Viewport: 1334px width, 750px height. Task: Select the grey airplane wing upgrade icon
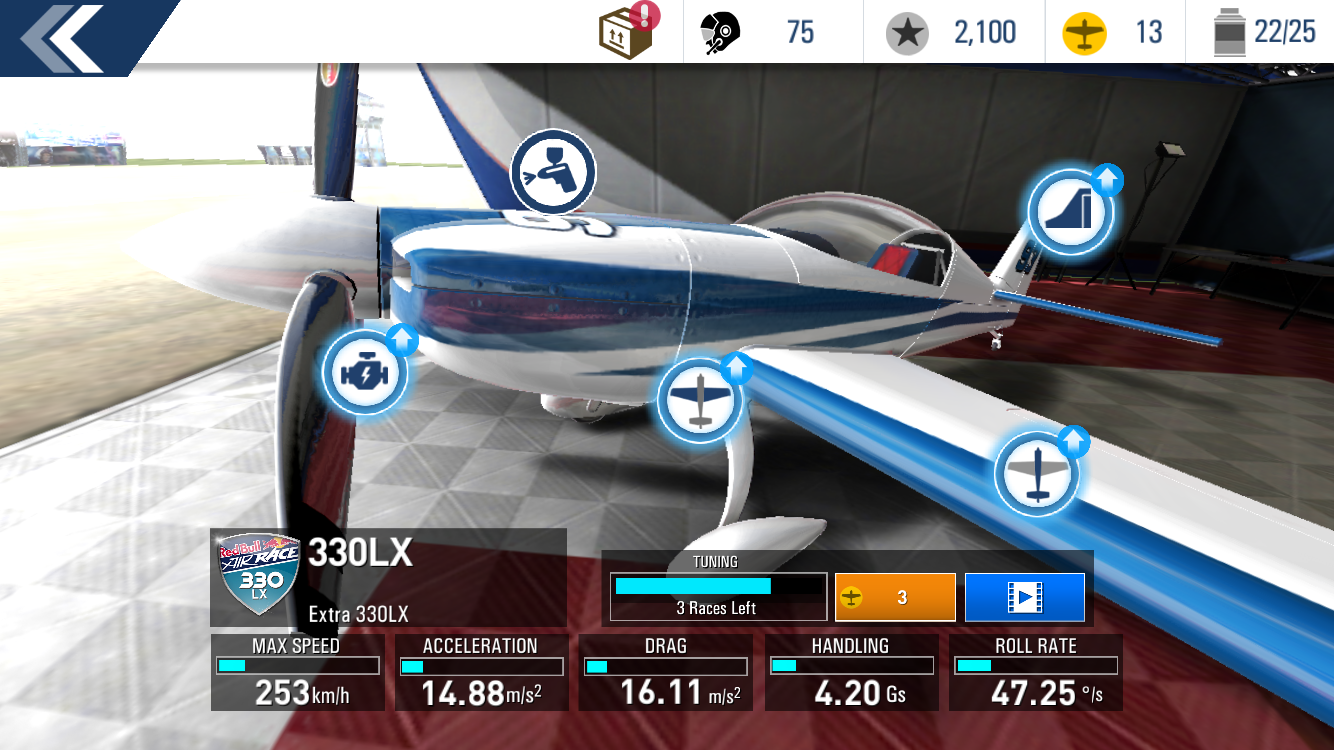point(1037,474)
